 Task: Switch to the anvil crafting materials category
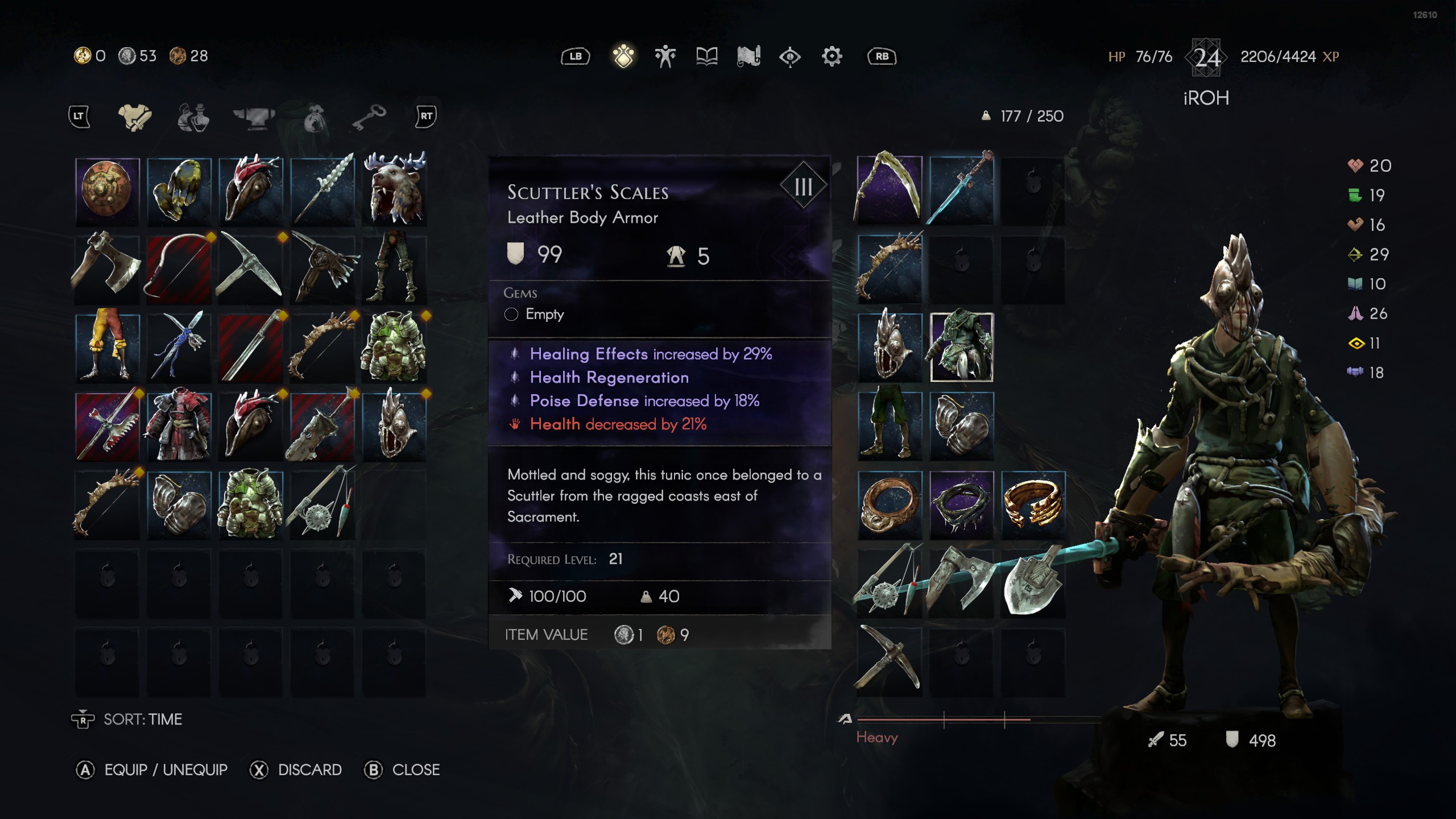click(x=254, y=117)
